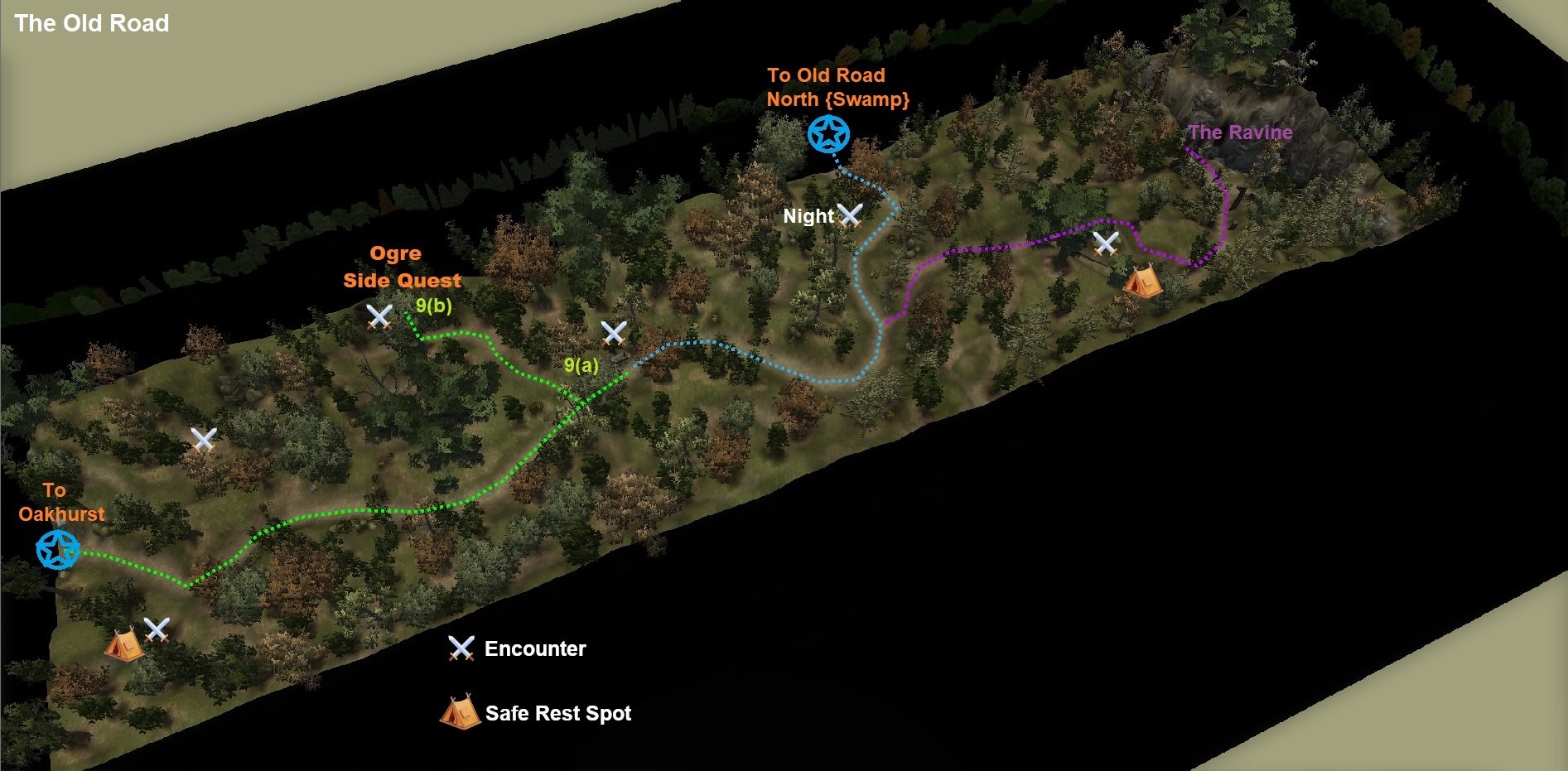Pick the safe rest tent near The Ravine
This screenshot has width=1568, height=771.
(x=1142, y=281)
